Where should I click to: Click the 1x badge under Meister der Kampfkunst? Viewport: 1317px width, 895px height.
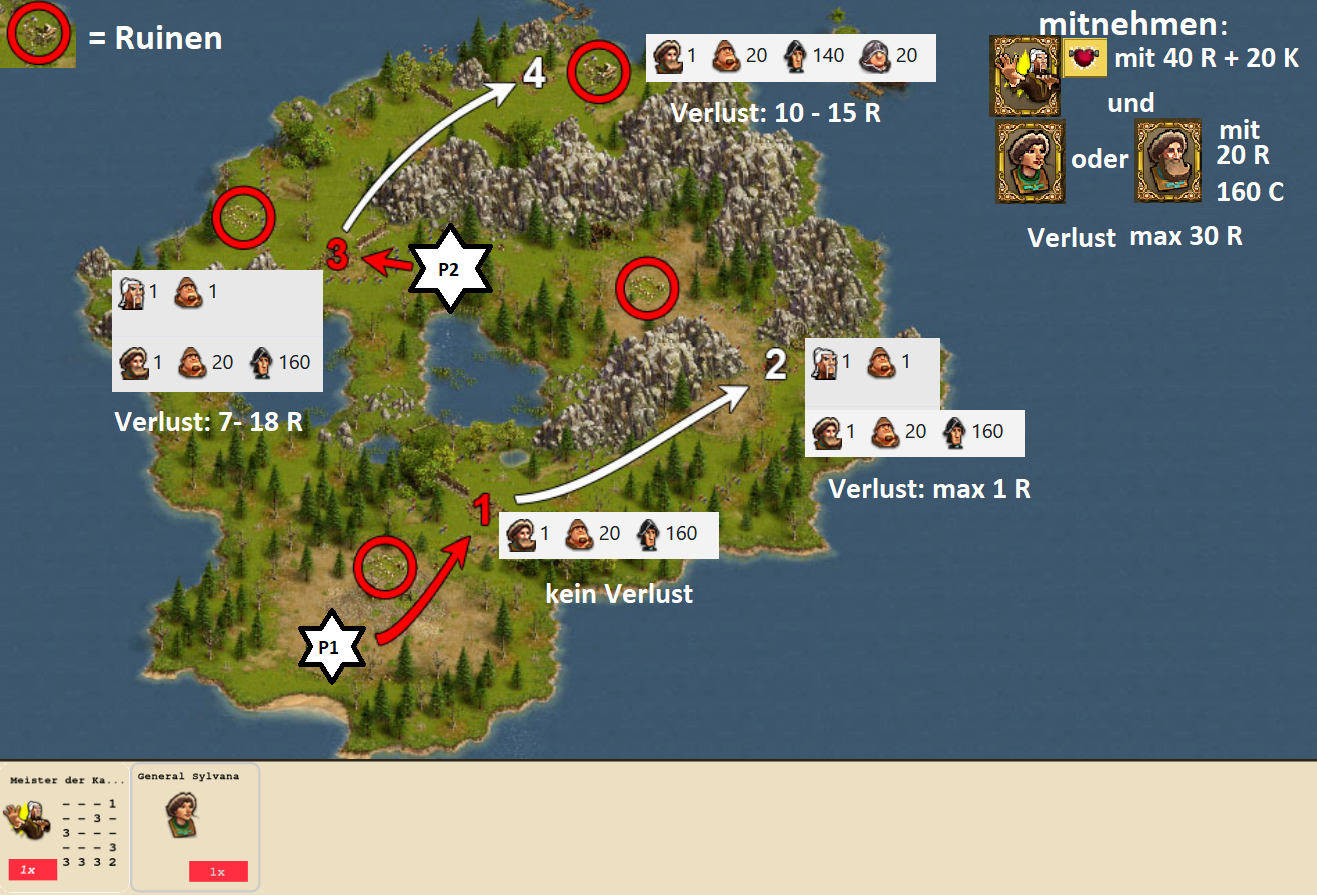tap(32, 870)
